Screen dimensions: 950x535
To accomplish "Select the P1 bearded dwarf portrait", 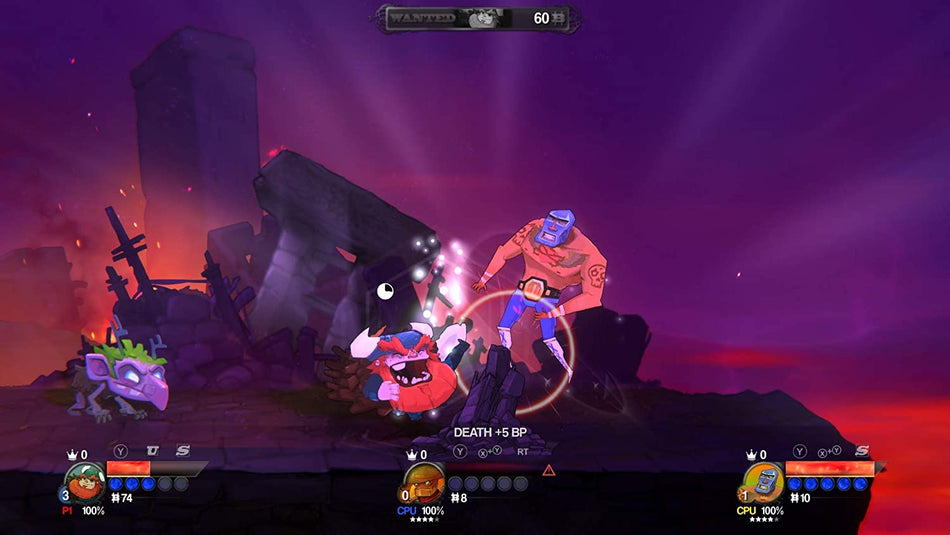I will click(84, 483).
